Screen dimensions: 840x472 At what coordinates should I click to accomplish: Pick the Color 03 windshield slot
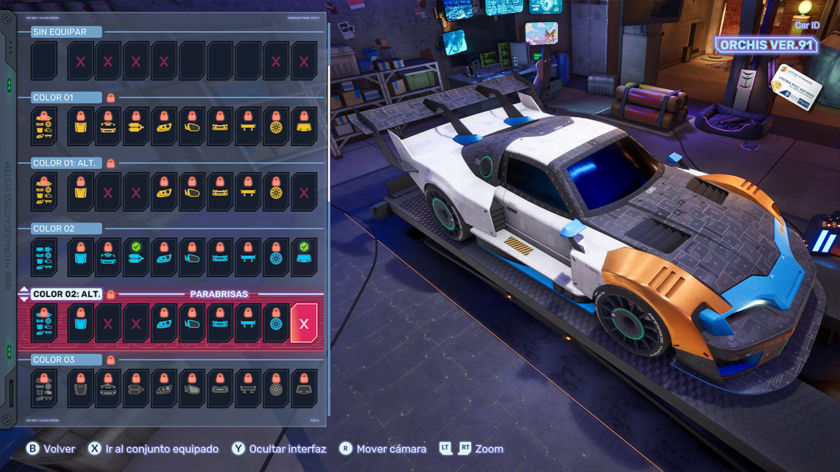tap(304, 389)
